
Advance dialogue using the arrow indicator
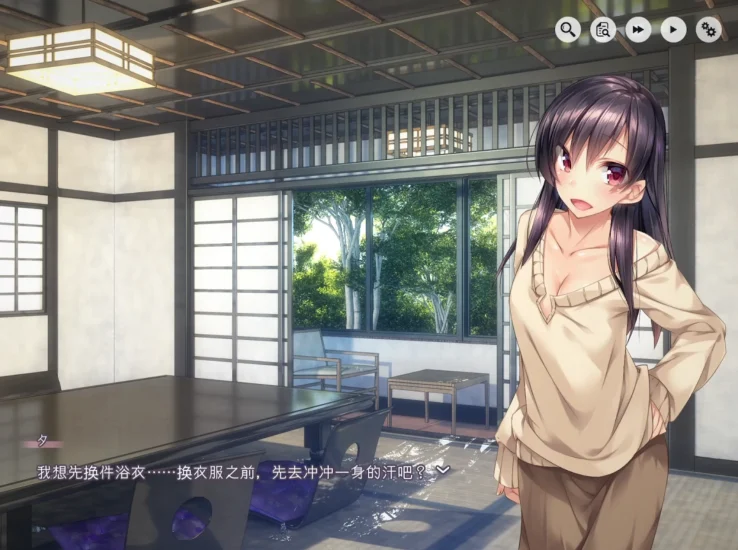444,468
